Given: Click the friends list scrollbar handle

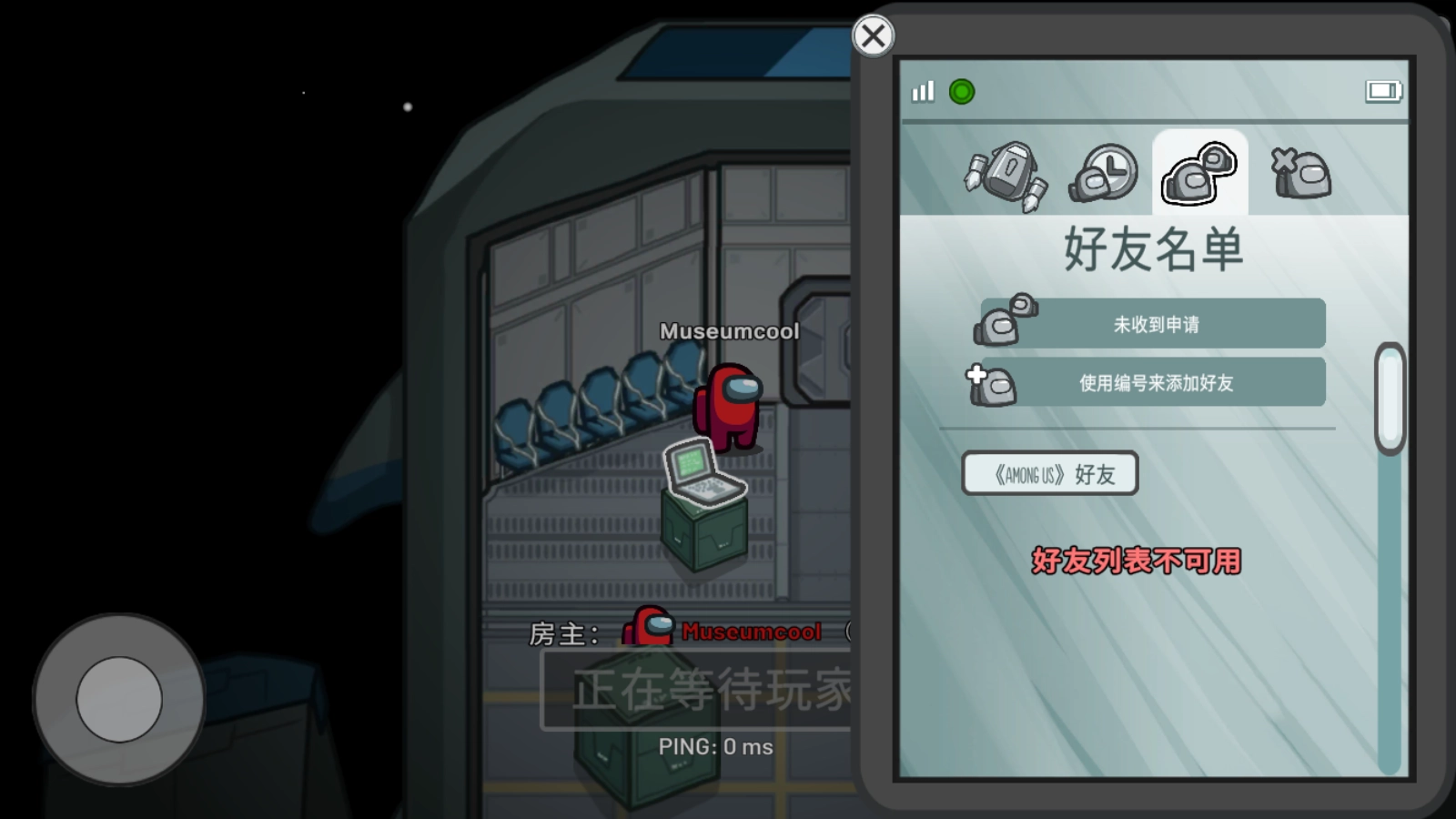Looking at the screenshot, I should point(1390,399).
